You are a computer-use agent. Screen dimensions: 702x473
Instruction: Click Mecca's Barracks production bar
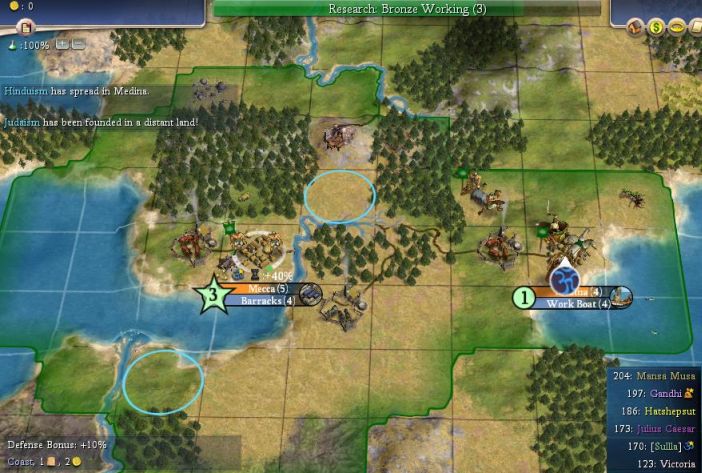[260, 300]
